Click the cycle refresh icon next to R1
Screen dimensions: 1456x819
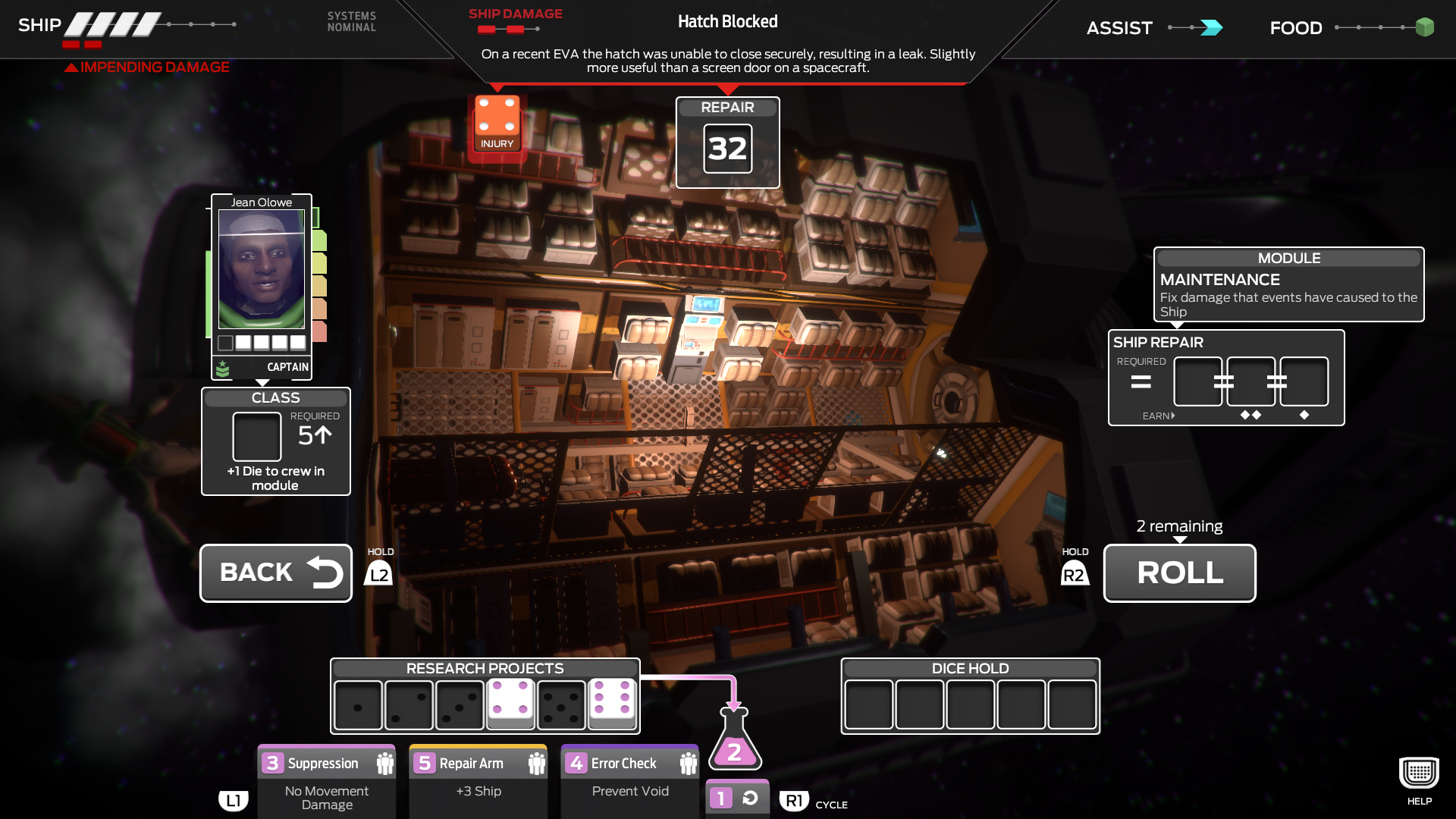750,797
